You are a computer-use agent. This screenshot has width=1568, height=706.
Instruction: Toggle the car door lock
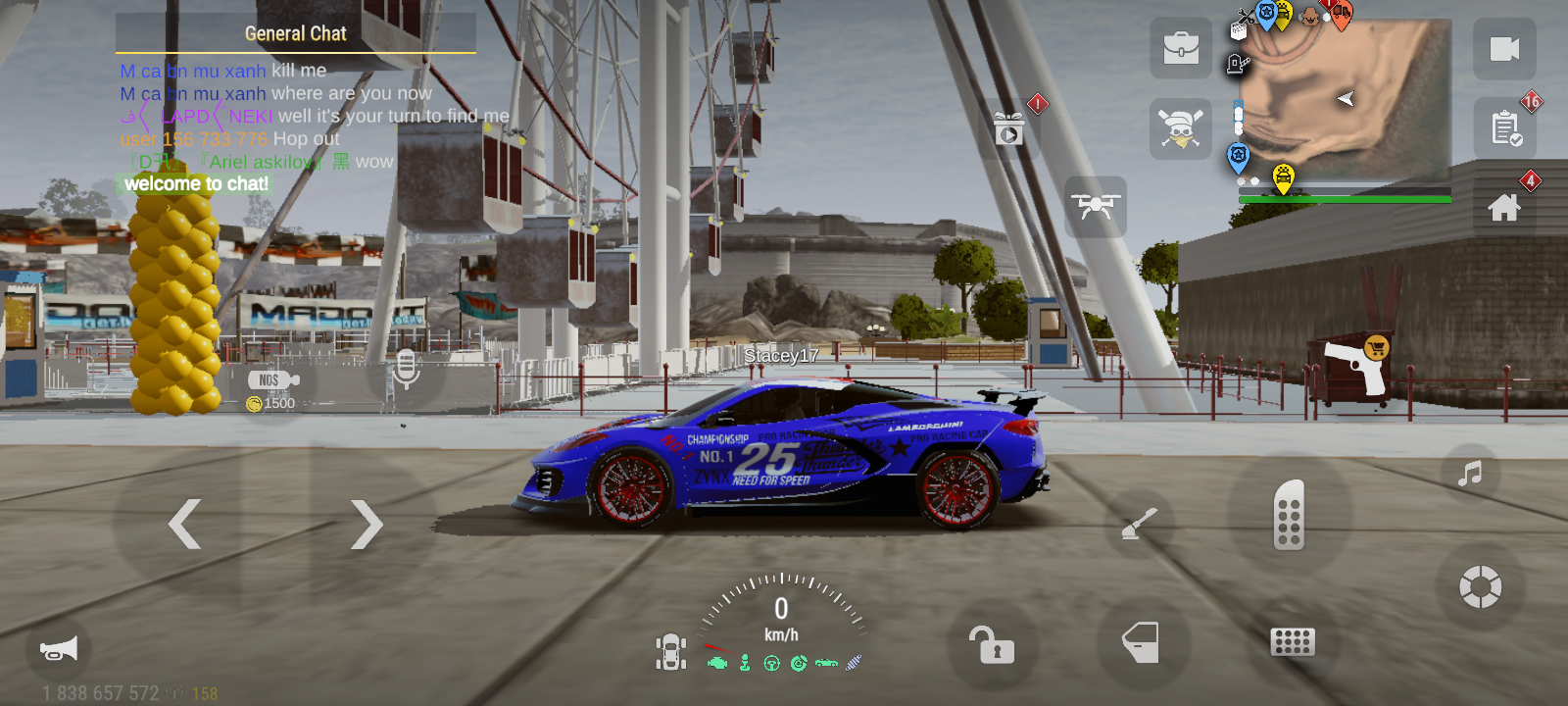pos(992,645)
